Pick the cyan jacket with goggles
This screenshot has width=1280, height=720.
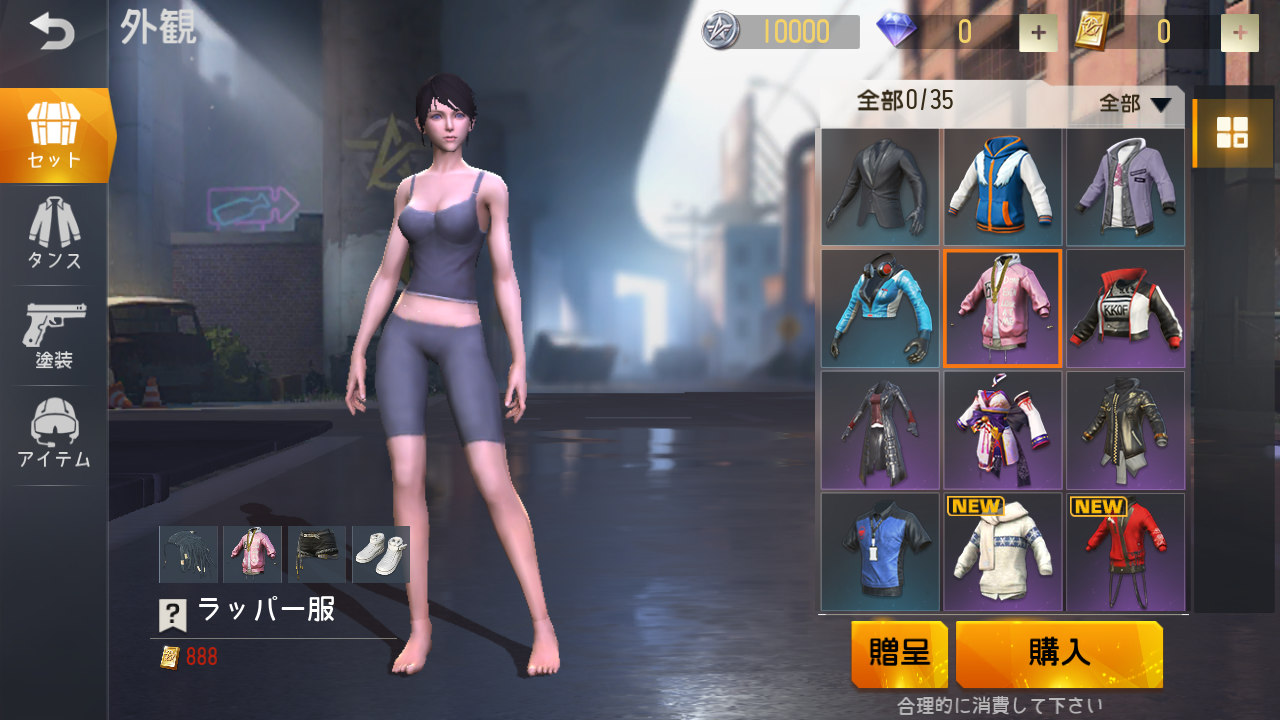(x=880, y=309)
